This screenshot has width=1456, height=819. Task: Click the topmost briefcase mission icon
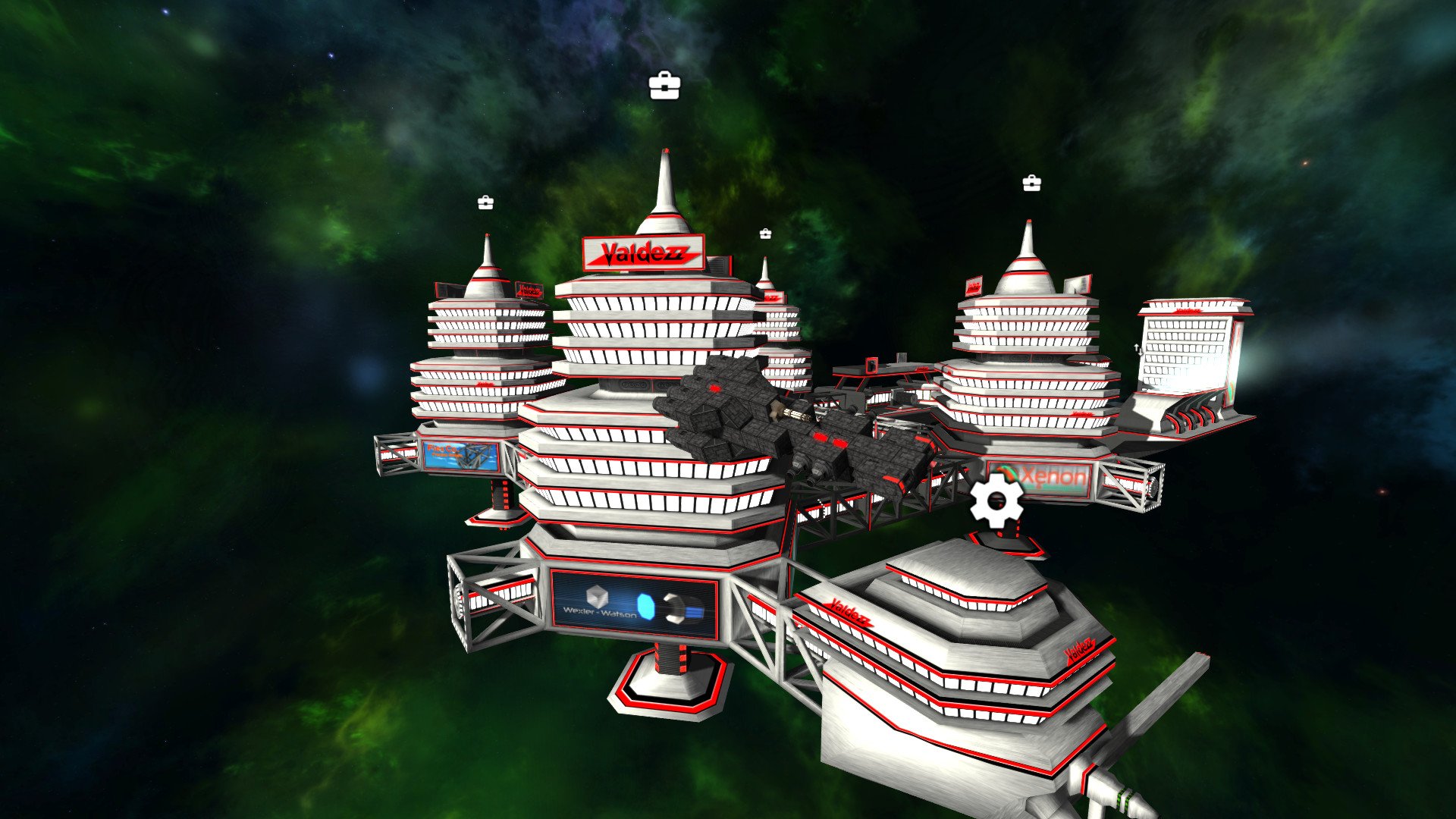tap(666, 86)
